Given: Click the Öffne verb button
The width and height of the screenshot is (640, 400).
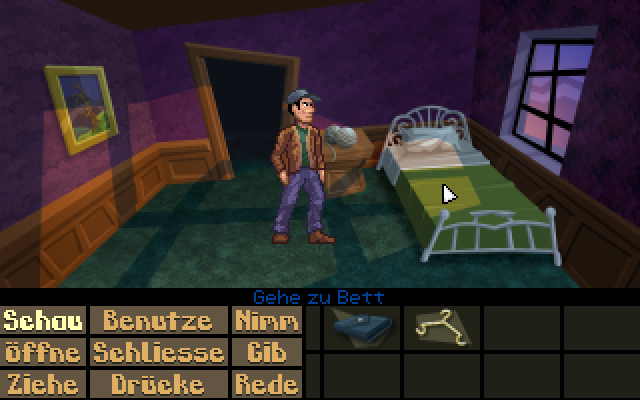Looking at the screenshot, I should (43, 352).
